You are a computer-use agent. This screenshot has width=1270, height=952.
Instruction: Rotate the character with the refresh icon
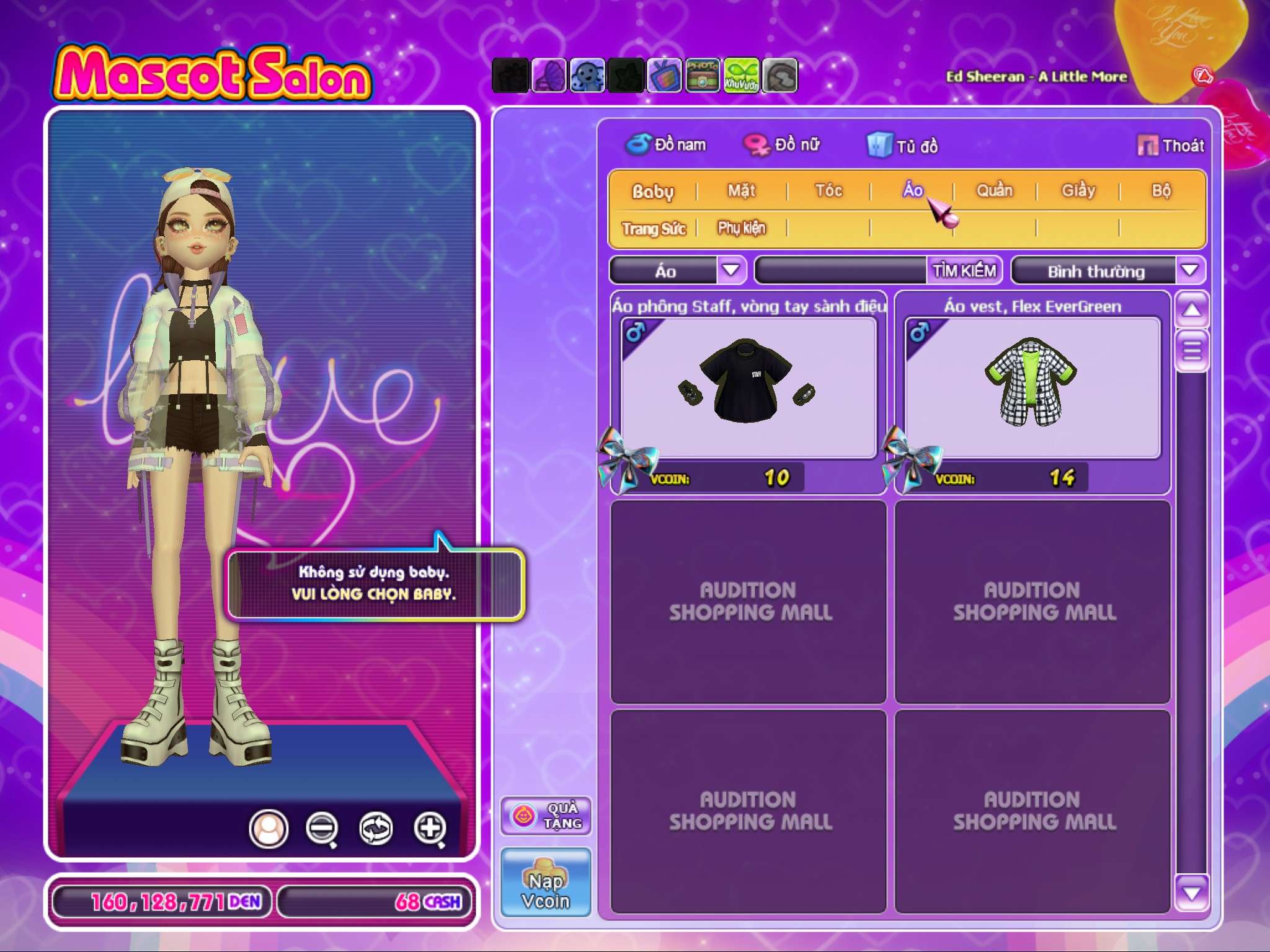pos(376,828)
